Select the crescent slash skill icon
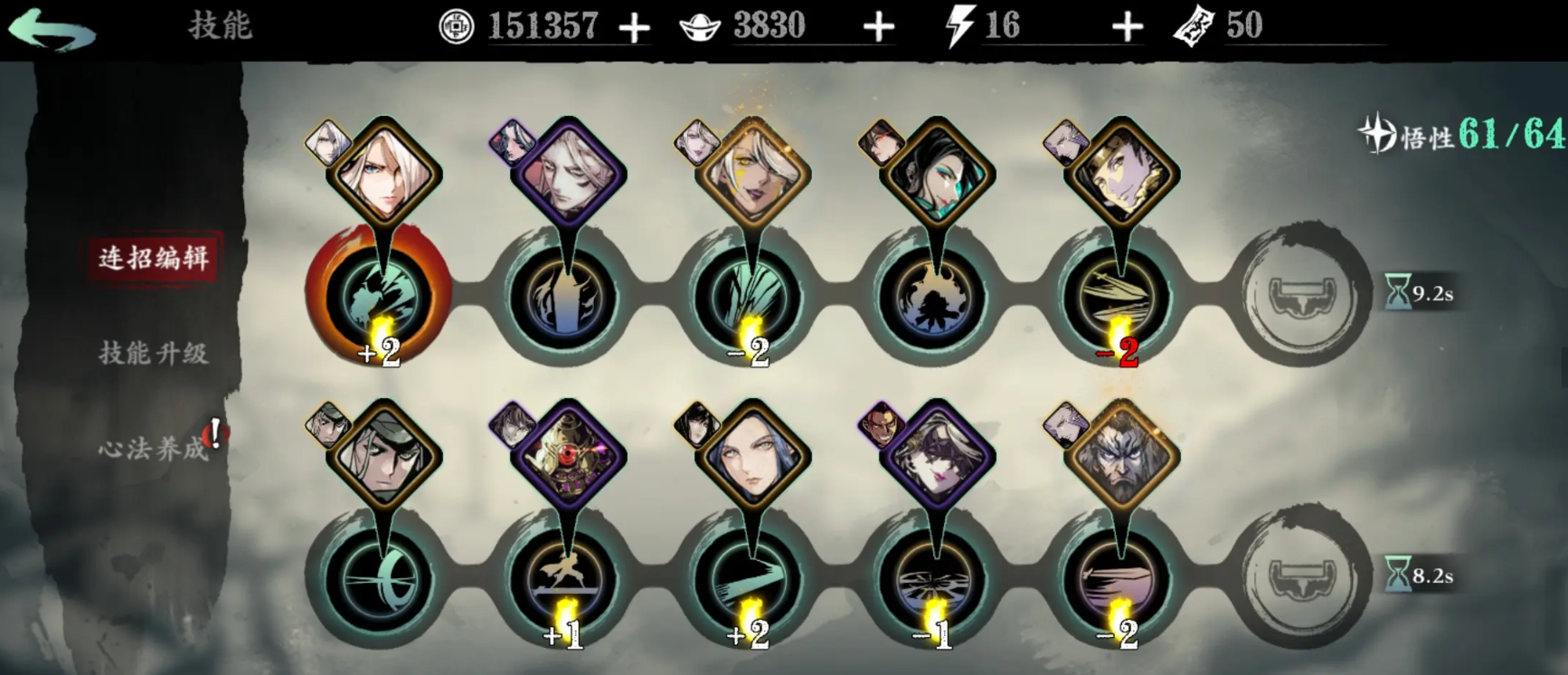Image resolution: width=1568 pixels, height=675 pixels. (x=380, y=577)
